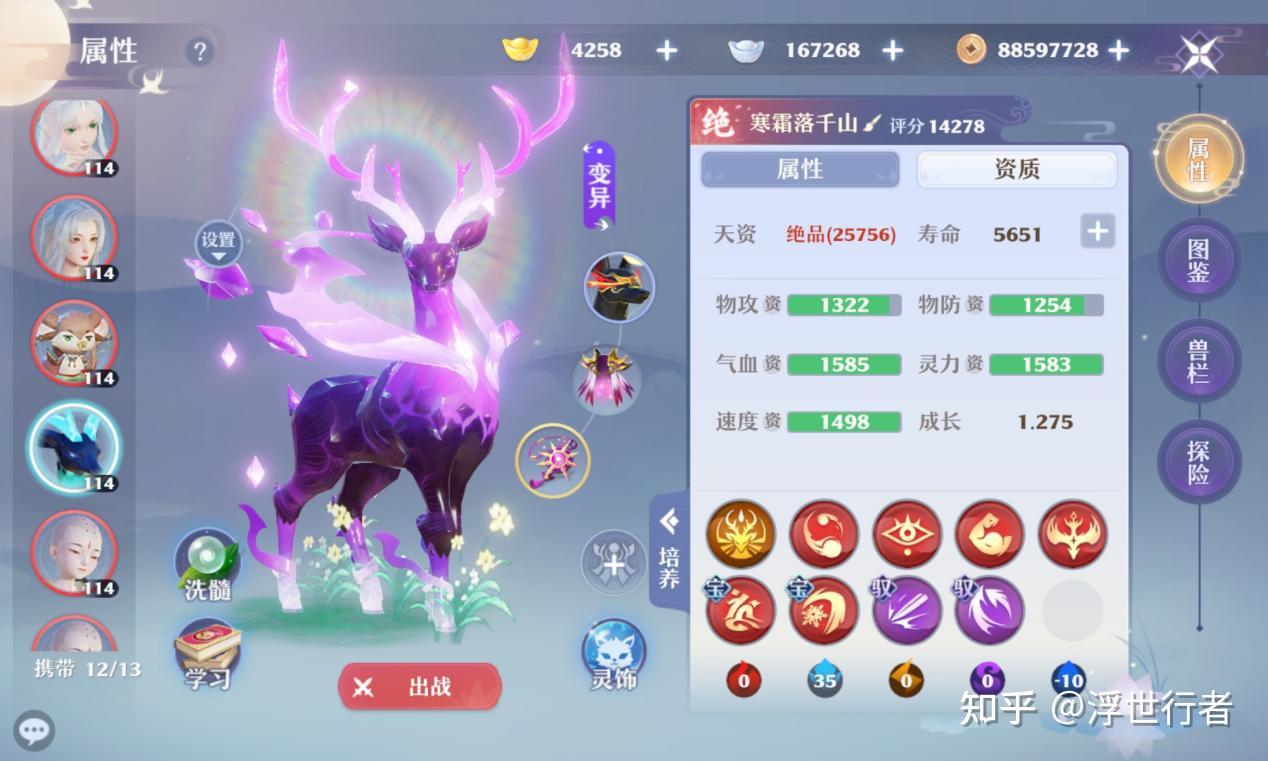Add more gold ingots with the plus
This screenshot has width=1268, height=761.
click(666, 50)
